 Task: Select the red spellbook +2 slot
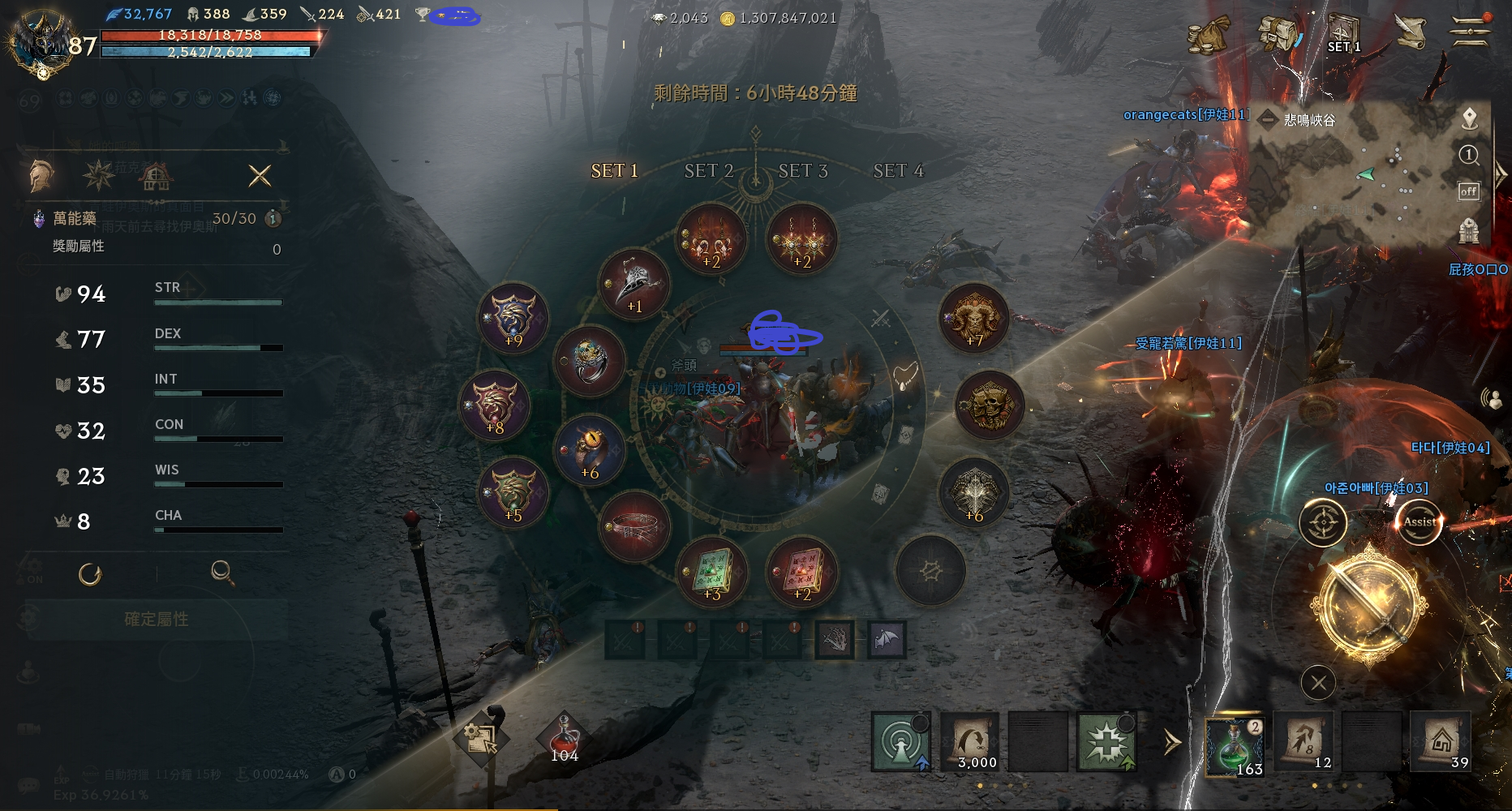coord(801,571)
